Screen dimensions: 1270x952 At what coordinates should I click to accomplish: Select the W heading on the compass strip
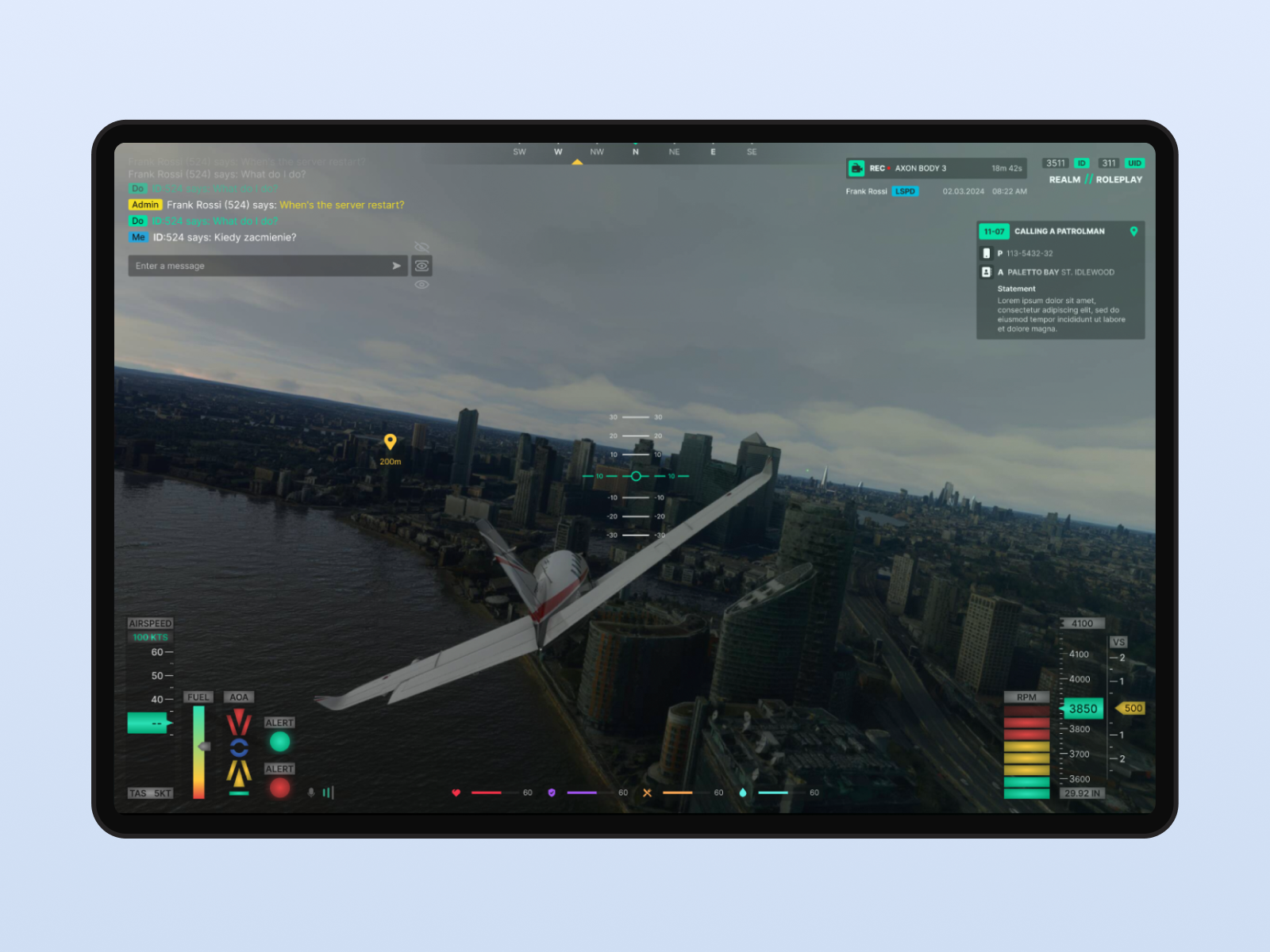click(x=558, y=152)
